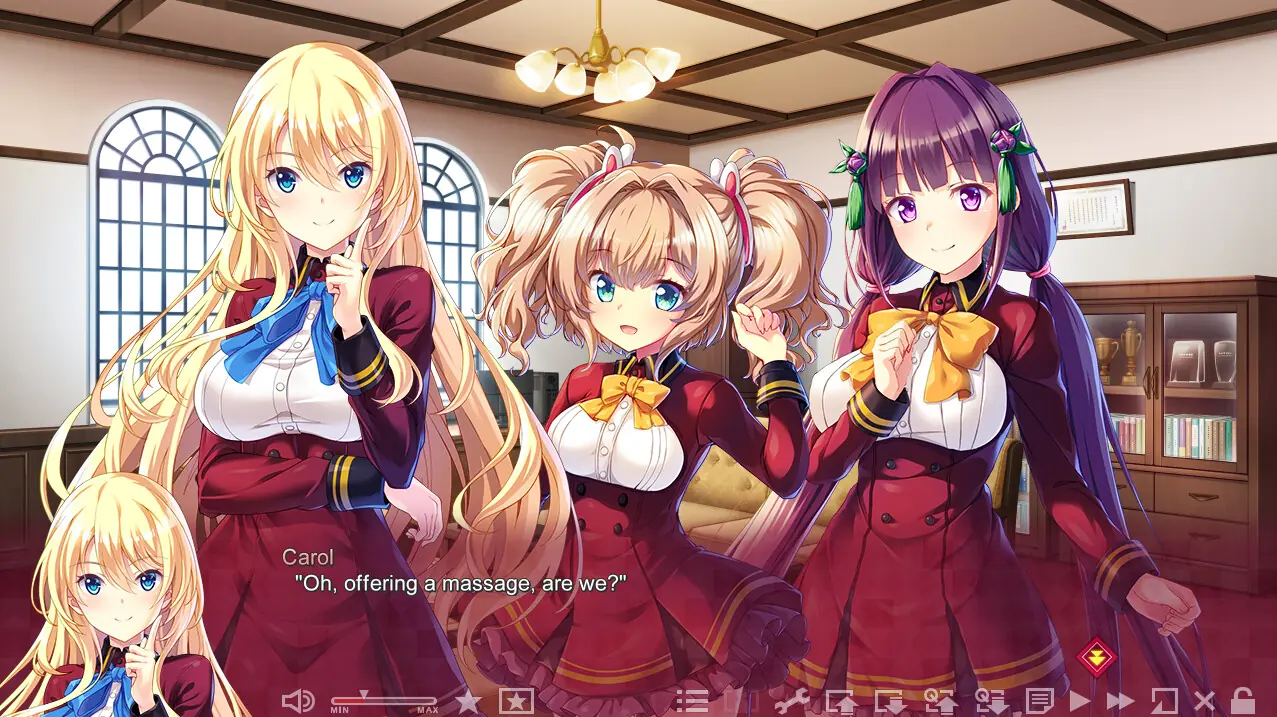The height and width of the screenshot is (717, 1277).
Task: Click the solid star favorite icon
Action: [467, 701]
